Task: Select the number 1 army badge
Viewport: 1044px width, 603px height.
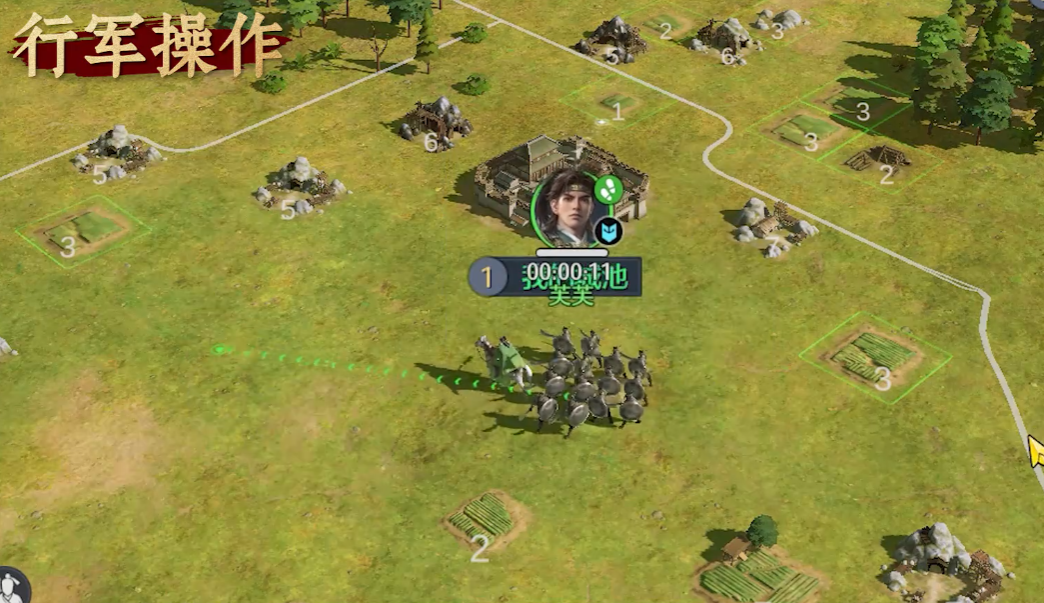Action: [488, 277]
